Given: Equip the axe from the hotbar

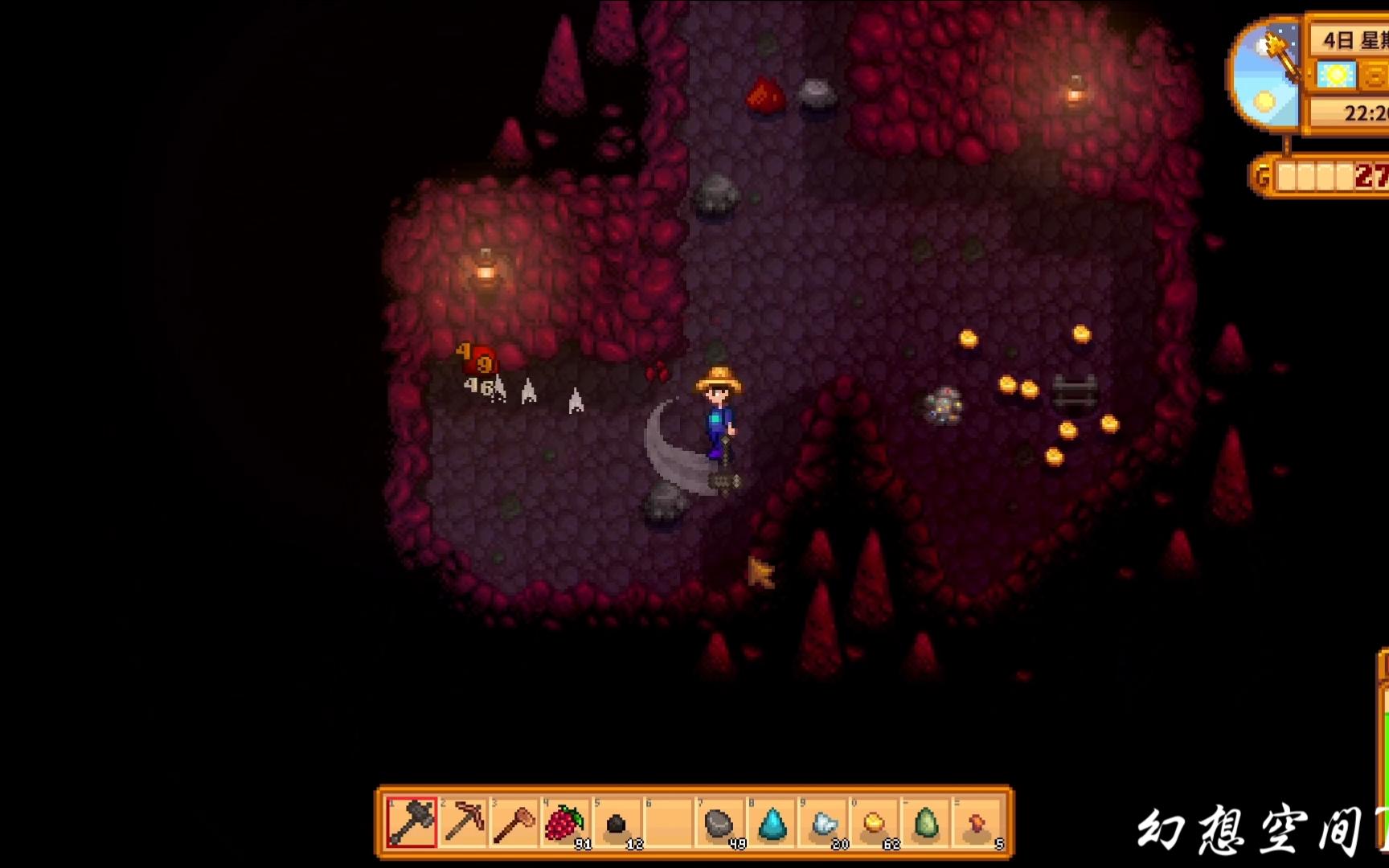Looking at the screenshot, I should (x=514, y=823).
